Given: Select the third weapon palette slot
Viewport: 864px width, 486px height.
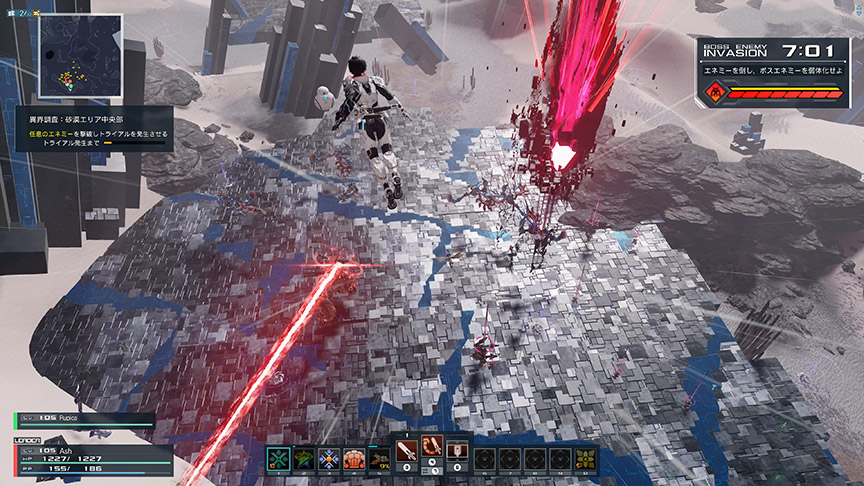Looking at the screenshot, I should pyautogui.click(x=457, y=455).
